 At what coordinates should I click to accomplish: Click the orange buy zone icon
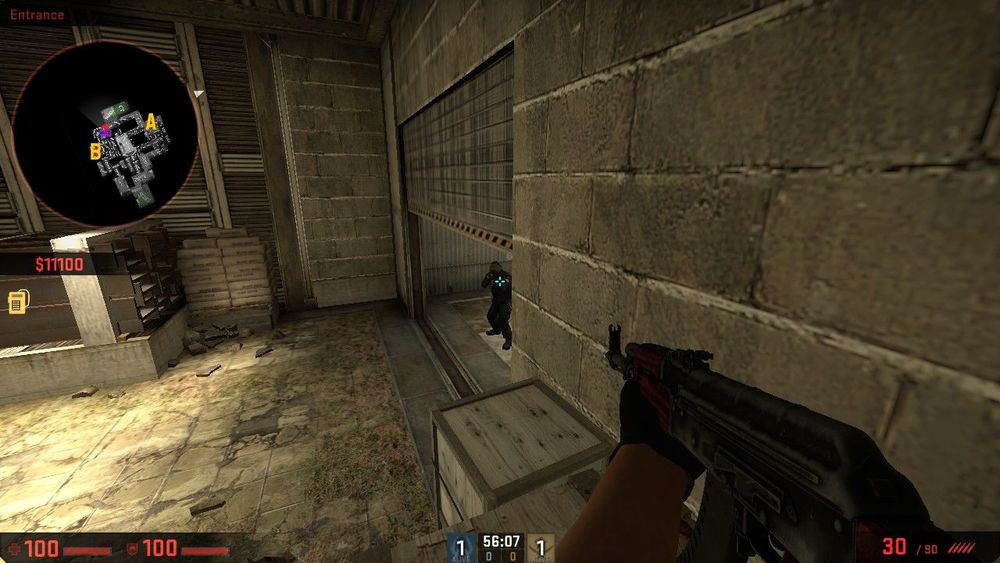[17, 302]
